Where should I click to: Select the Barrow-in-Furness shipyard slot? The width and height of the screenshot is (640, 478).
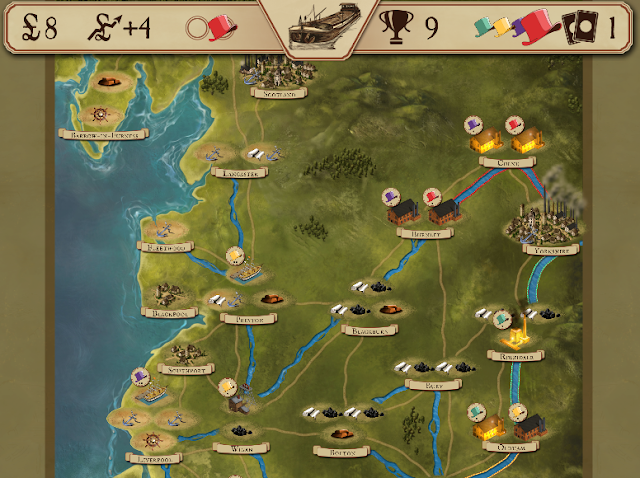click(x=101, y=113)
